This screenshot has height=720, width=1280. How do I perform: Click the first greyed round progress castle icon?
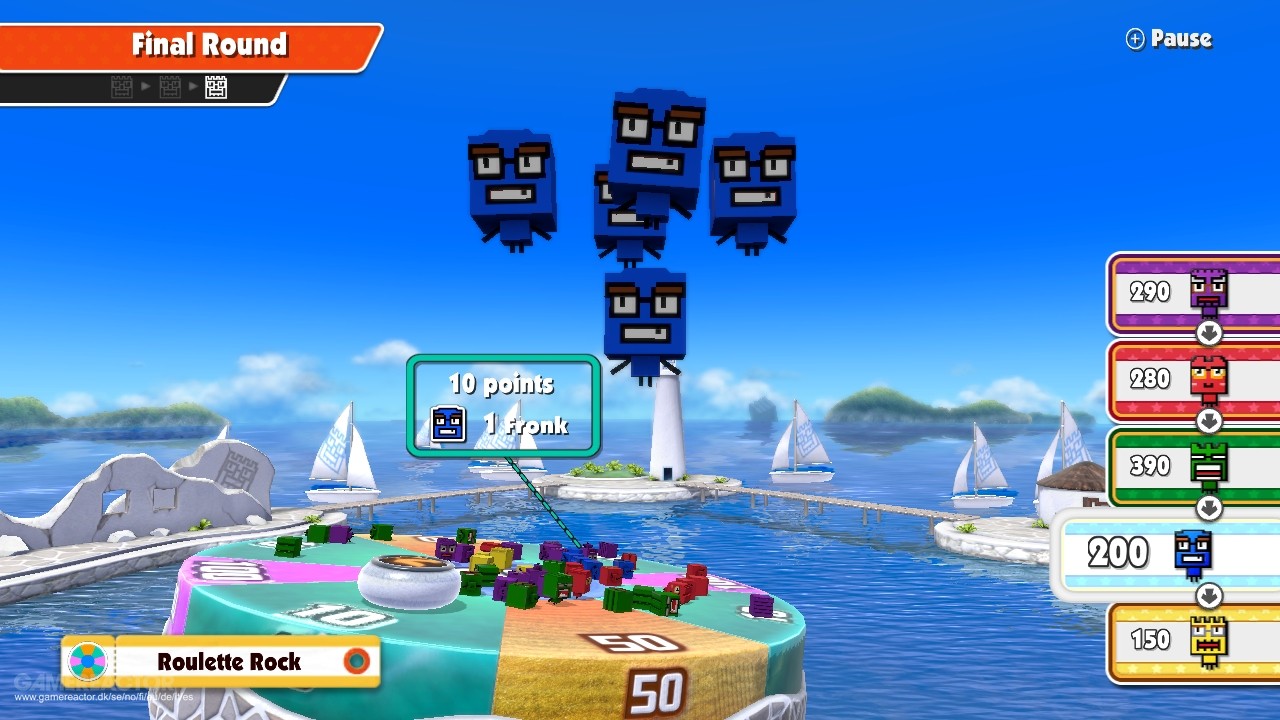click(121, 86)
